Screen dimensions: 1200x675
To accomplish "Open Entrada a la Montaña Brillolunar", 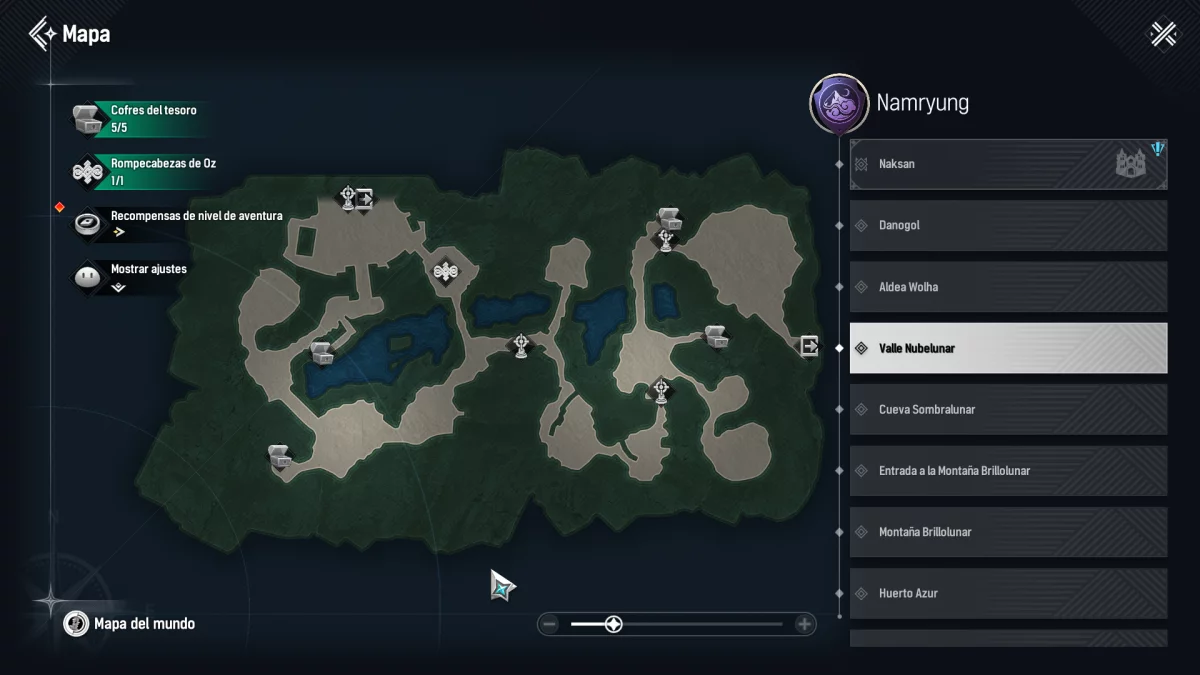I will point(1008,471).
